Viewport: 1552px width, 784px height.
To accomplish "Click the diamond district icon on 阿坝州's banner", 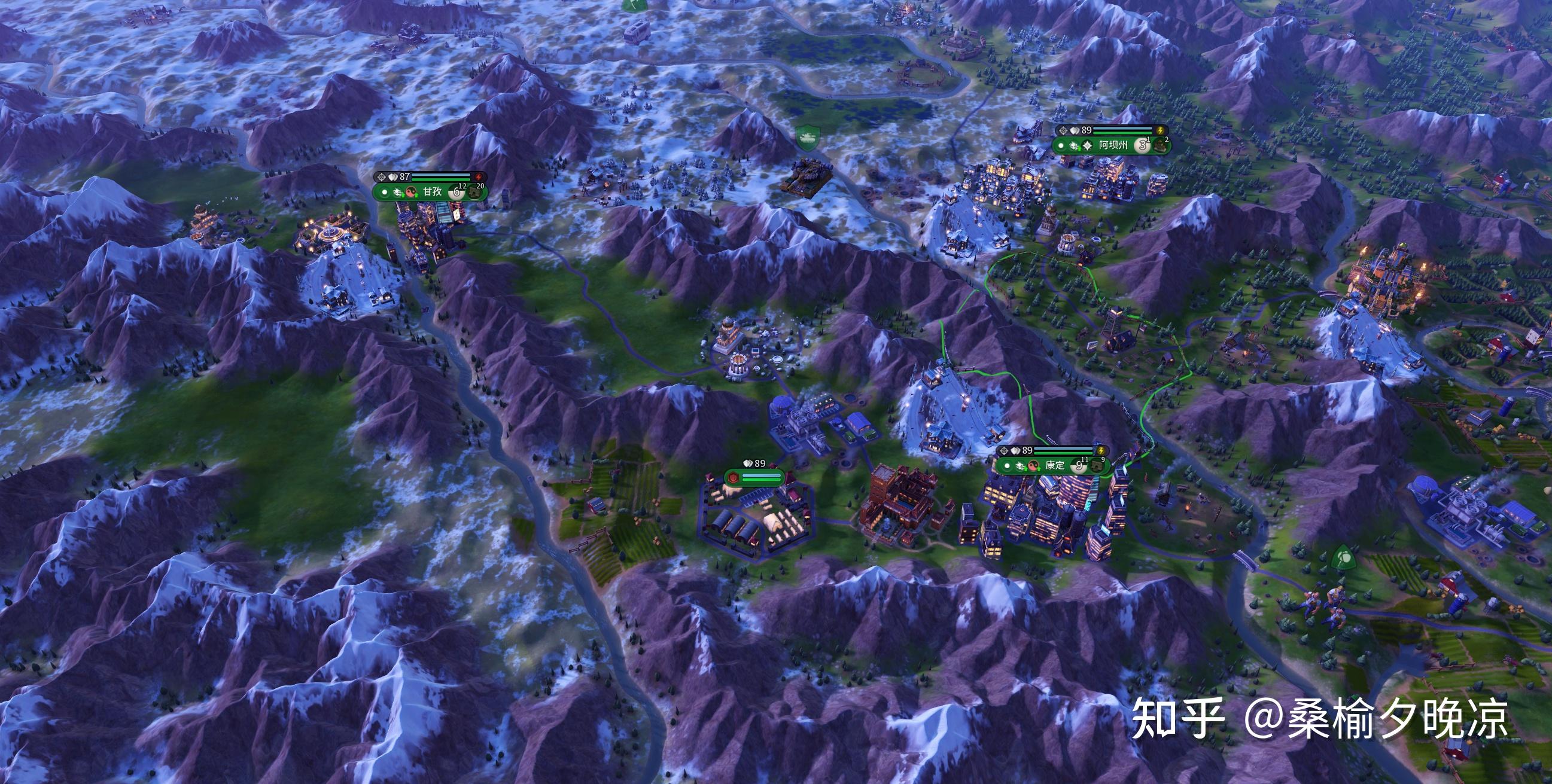I will 1088,147.
